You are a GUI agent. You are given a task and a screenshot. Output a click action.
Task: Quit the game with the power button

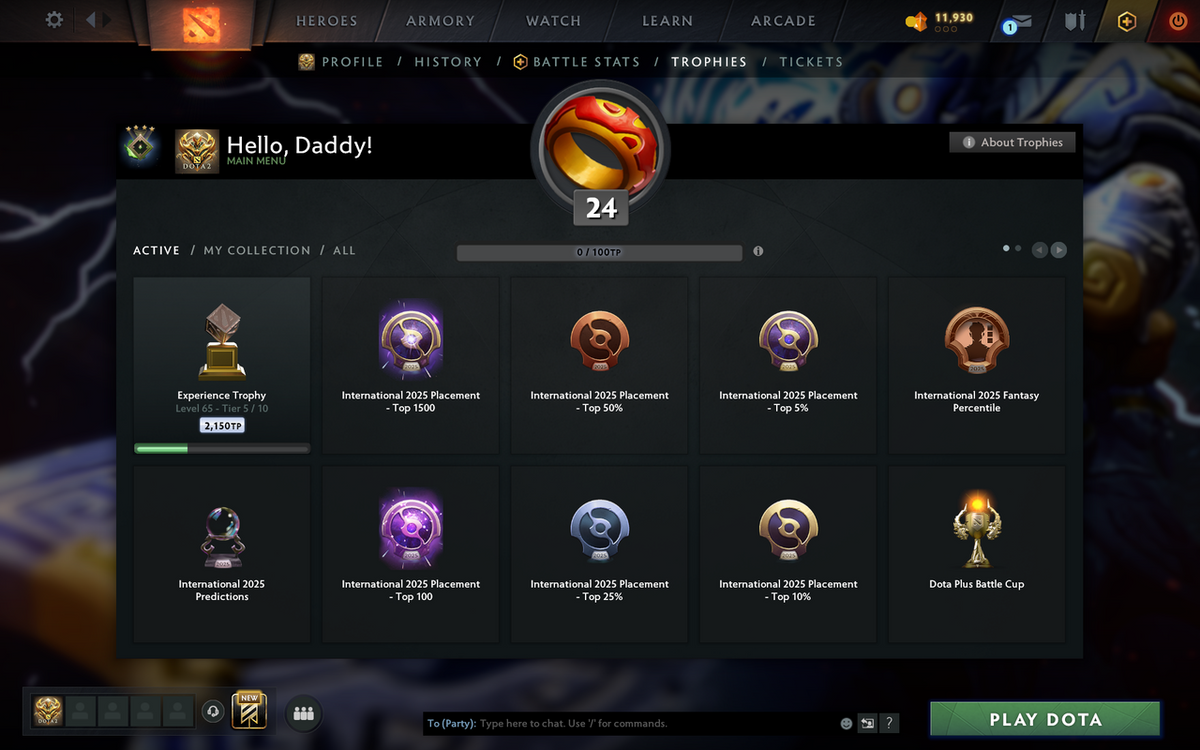(1178, 21)
